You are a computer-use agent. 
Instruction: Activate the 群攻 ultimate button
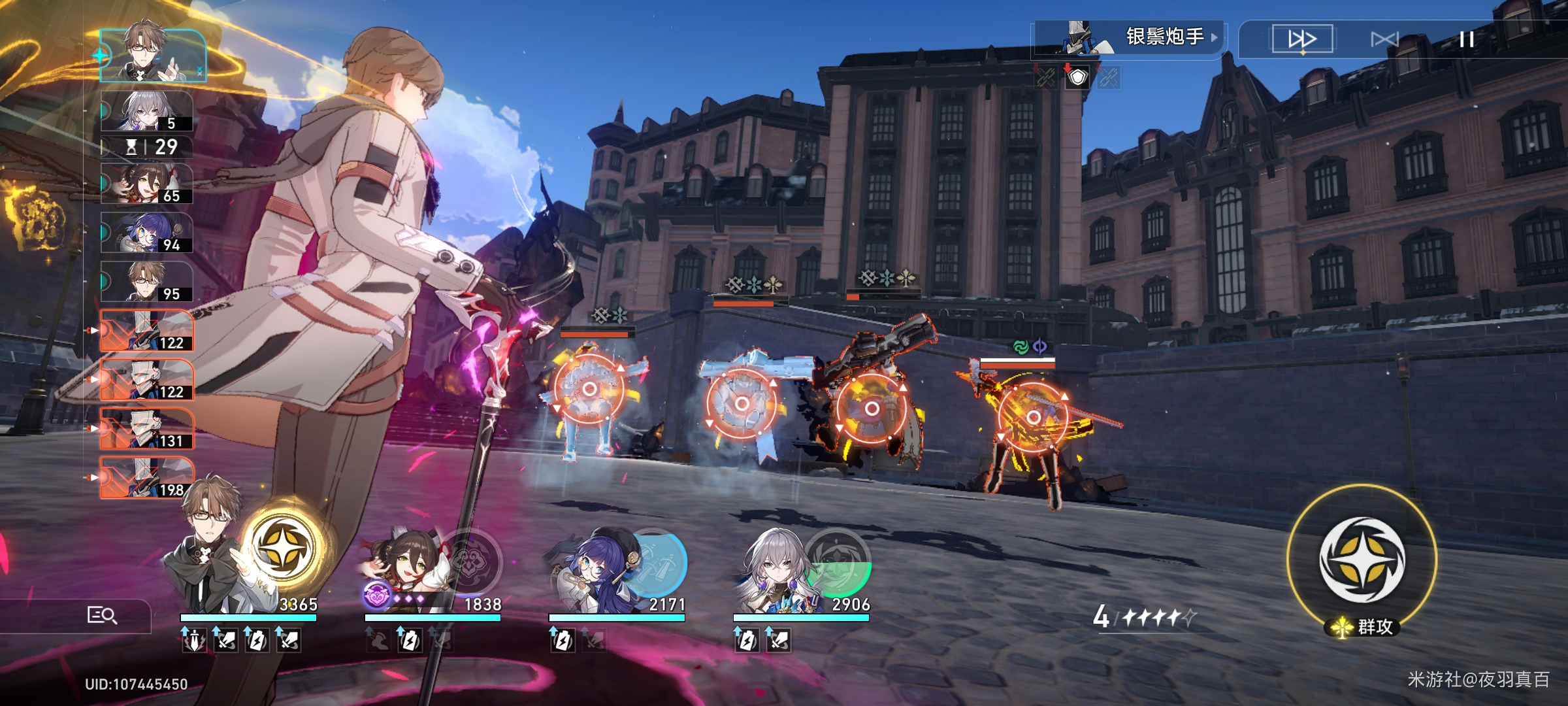click(x=1362, y=560)
